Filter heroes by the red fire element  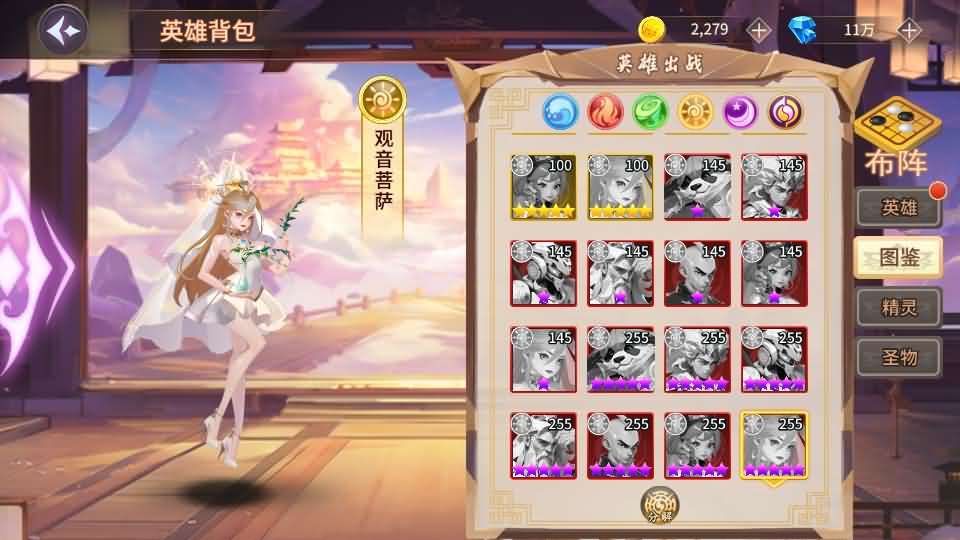pyautogui.click(x=605, y=111)
